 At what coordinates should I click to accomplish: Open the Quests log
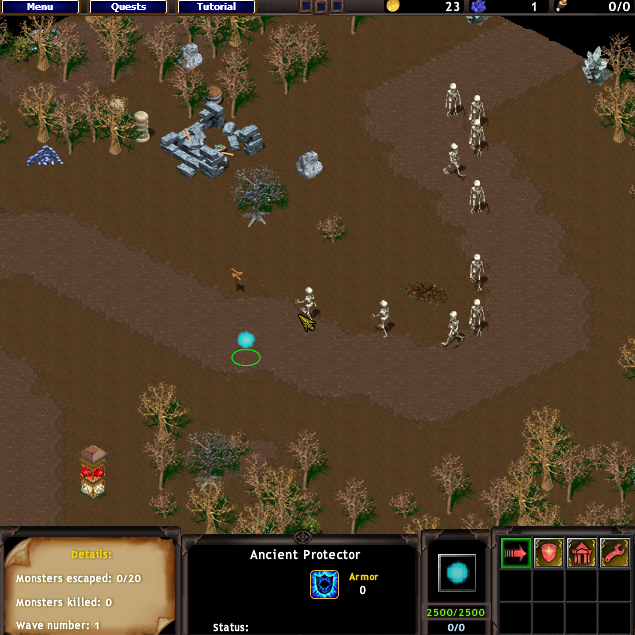pos(128,7)
